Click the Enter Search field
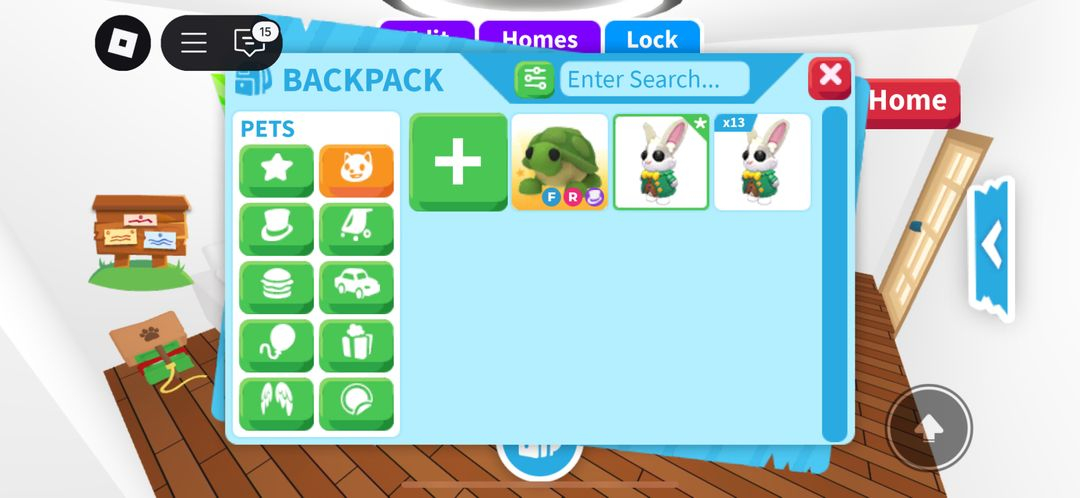Viewport: 1080px width, 498px height. click(654, 79)
